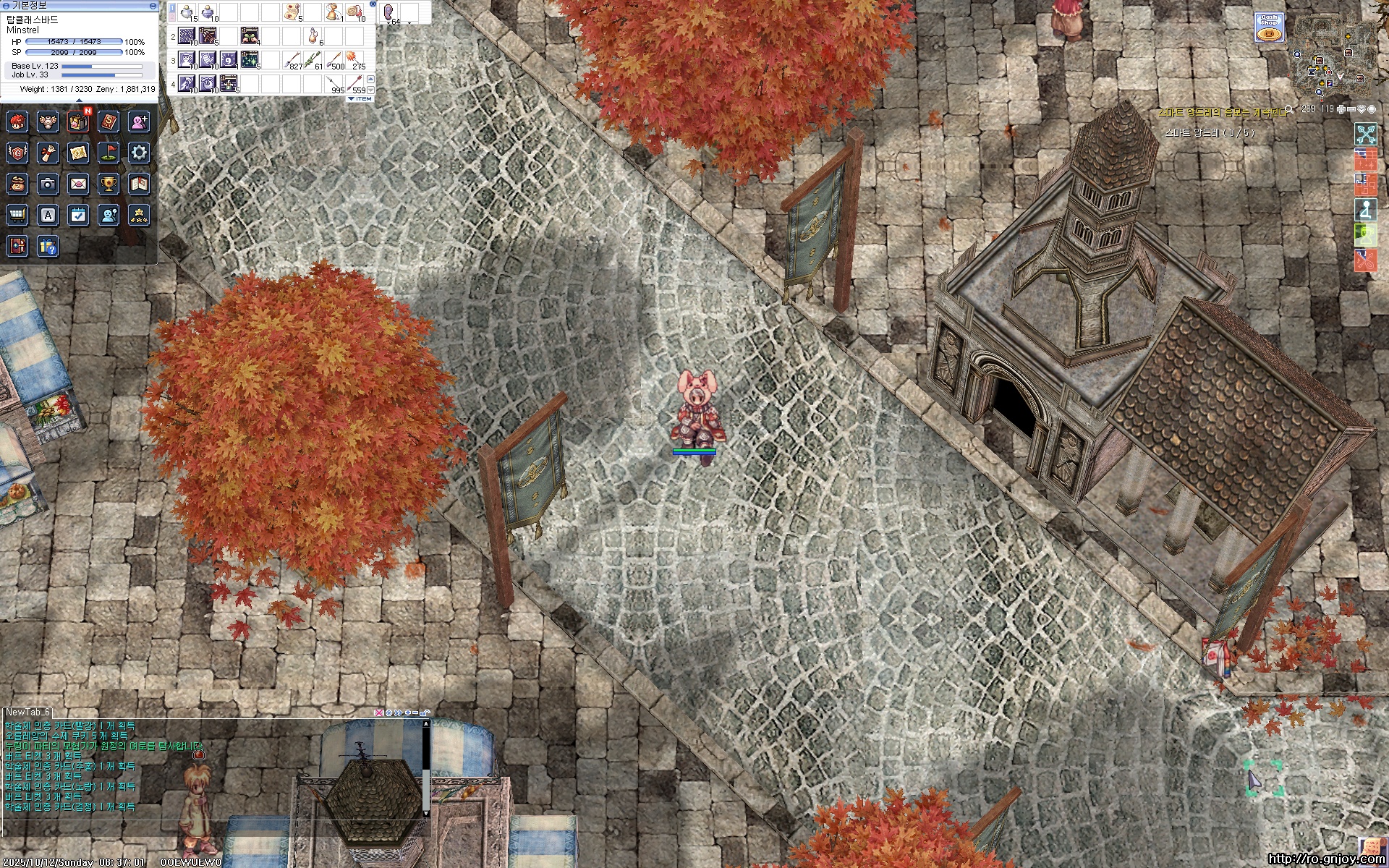Minimize the basic info window
This screenshot has height=868, width=1389.
(153, 5)
